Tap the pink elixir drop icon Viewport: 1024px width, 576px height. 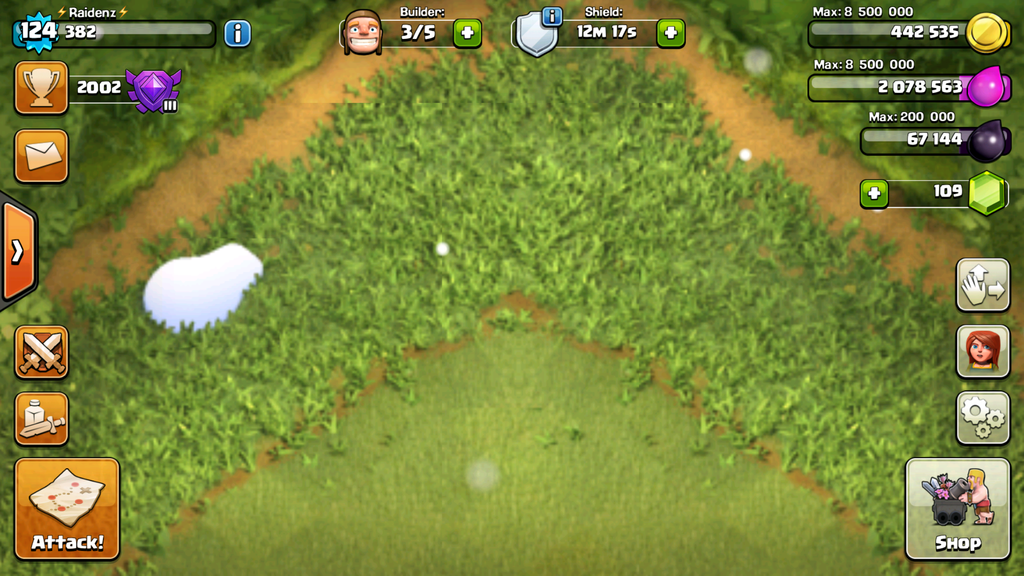985,87
